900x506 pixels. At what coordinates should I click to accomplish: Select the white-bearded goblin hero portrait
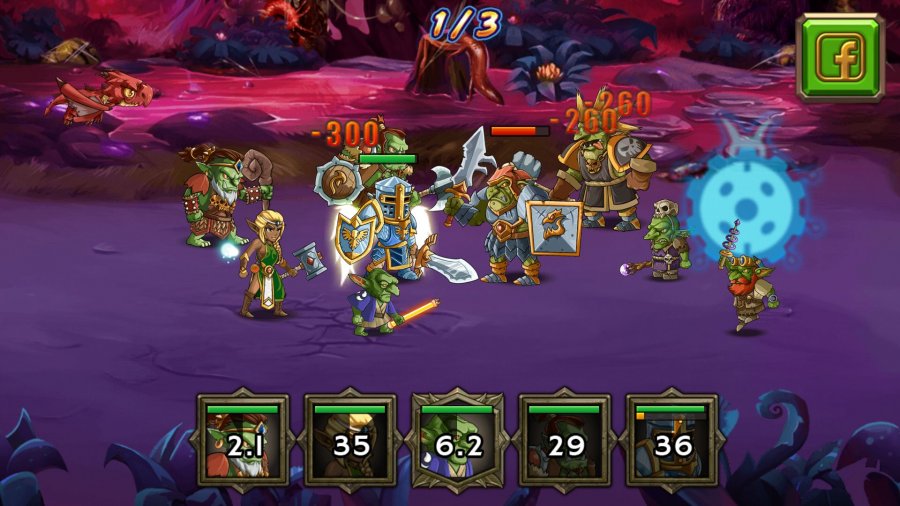243,440
